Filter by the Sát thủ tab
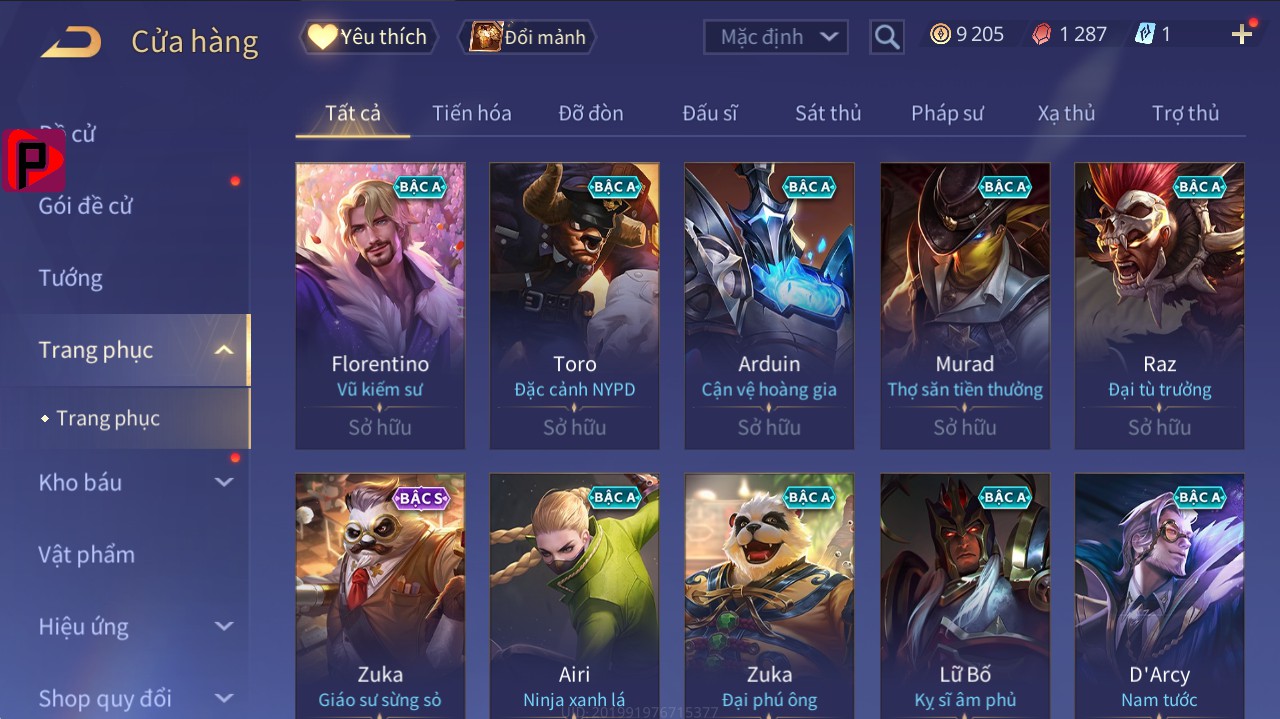Screen dimensions: 1280x719 coord(828,113)
